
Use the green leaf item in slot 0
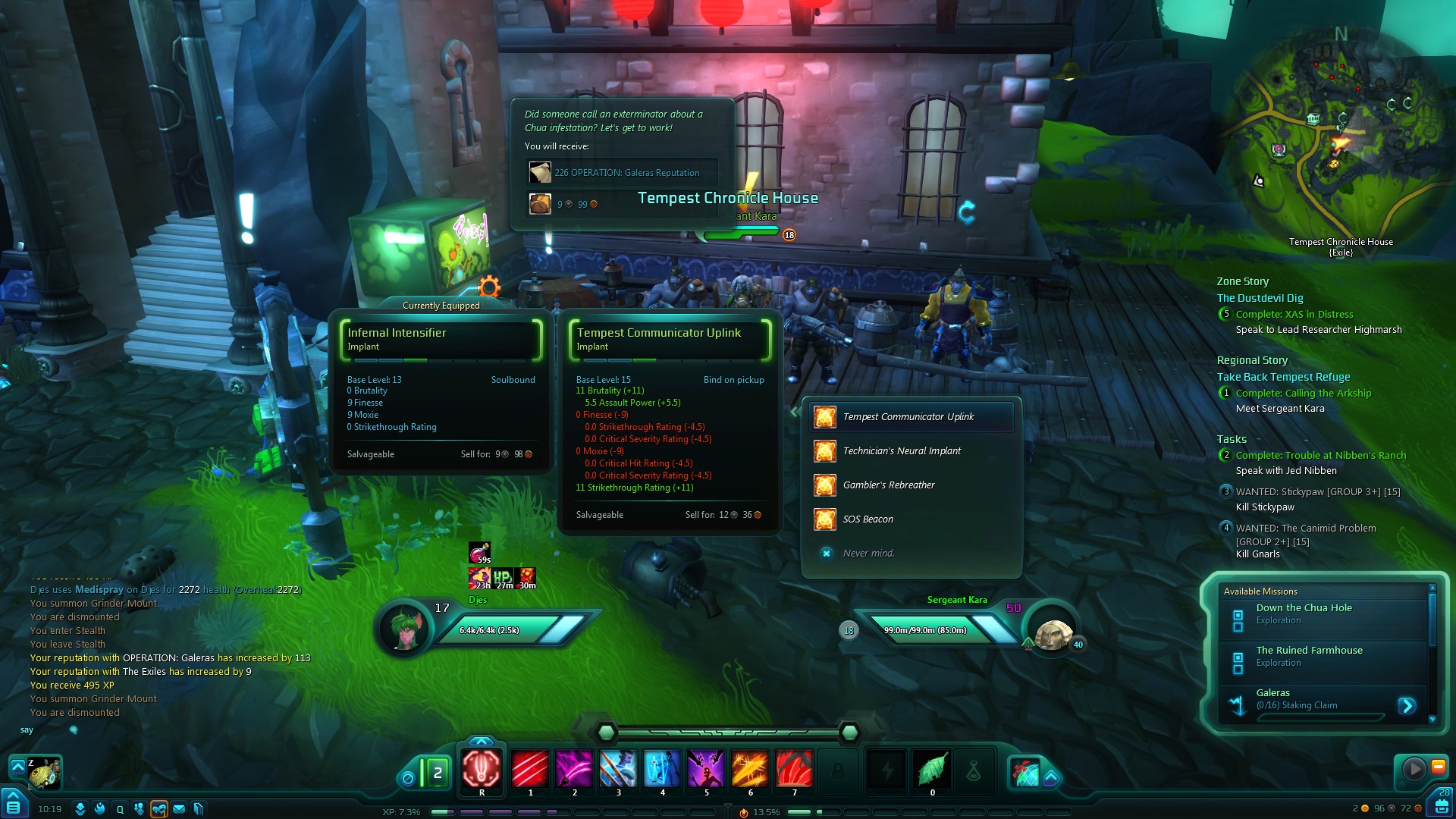tap(932, 768)
